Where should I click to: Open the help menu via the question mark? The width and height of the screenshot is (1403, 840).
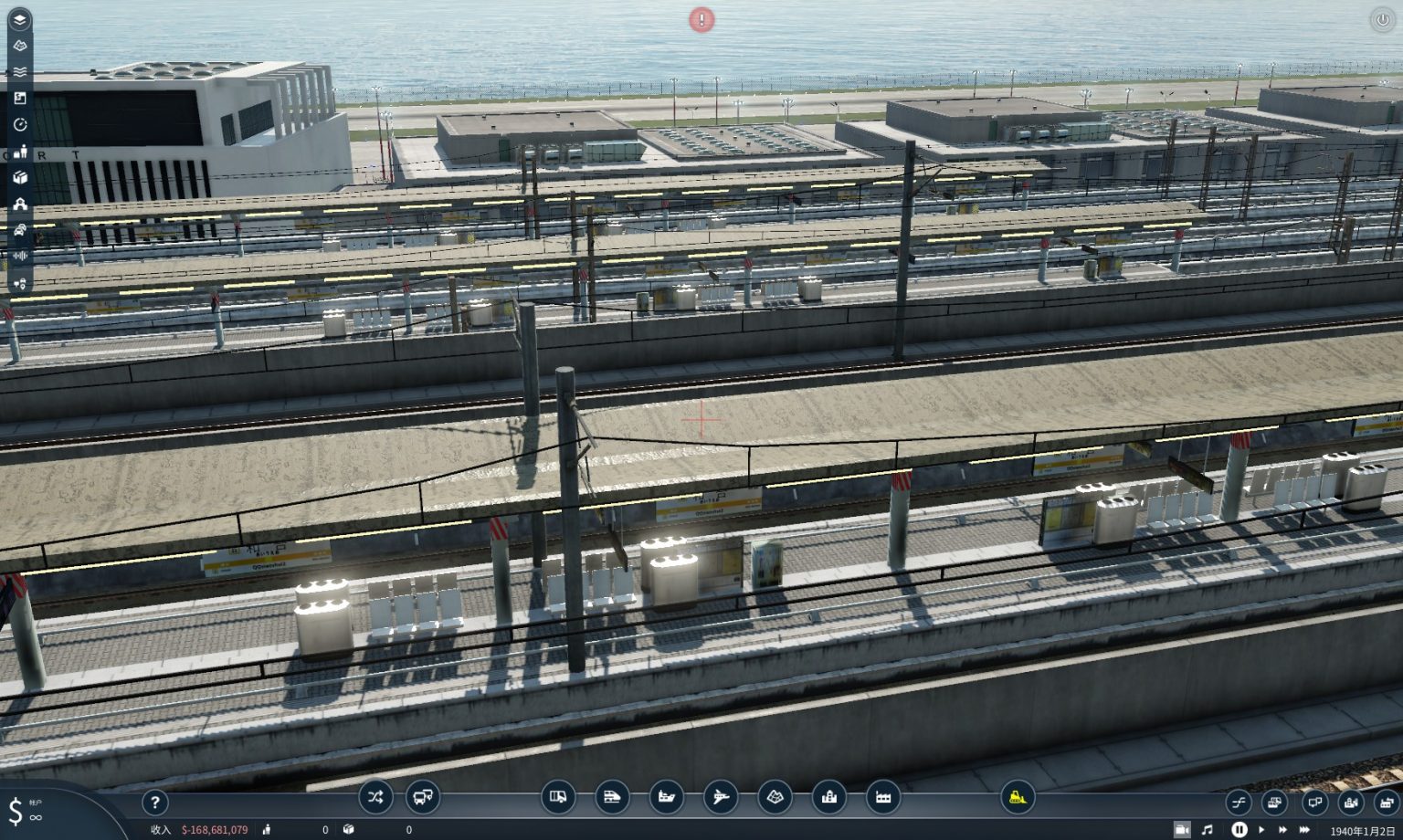[155, 803]
